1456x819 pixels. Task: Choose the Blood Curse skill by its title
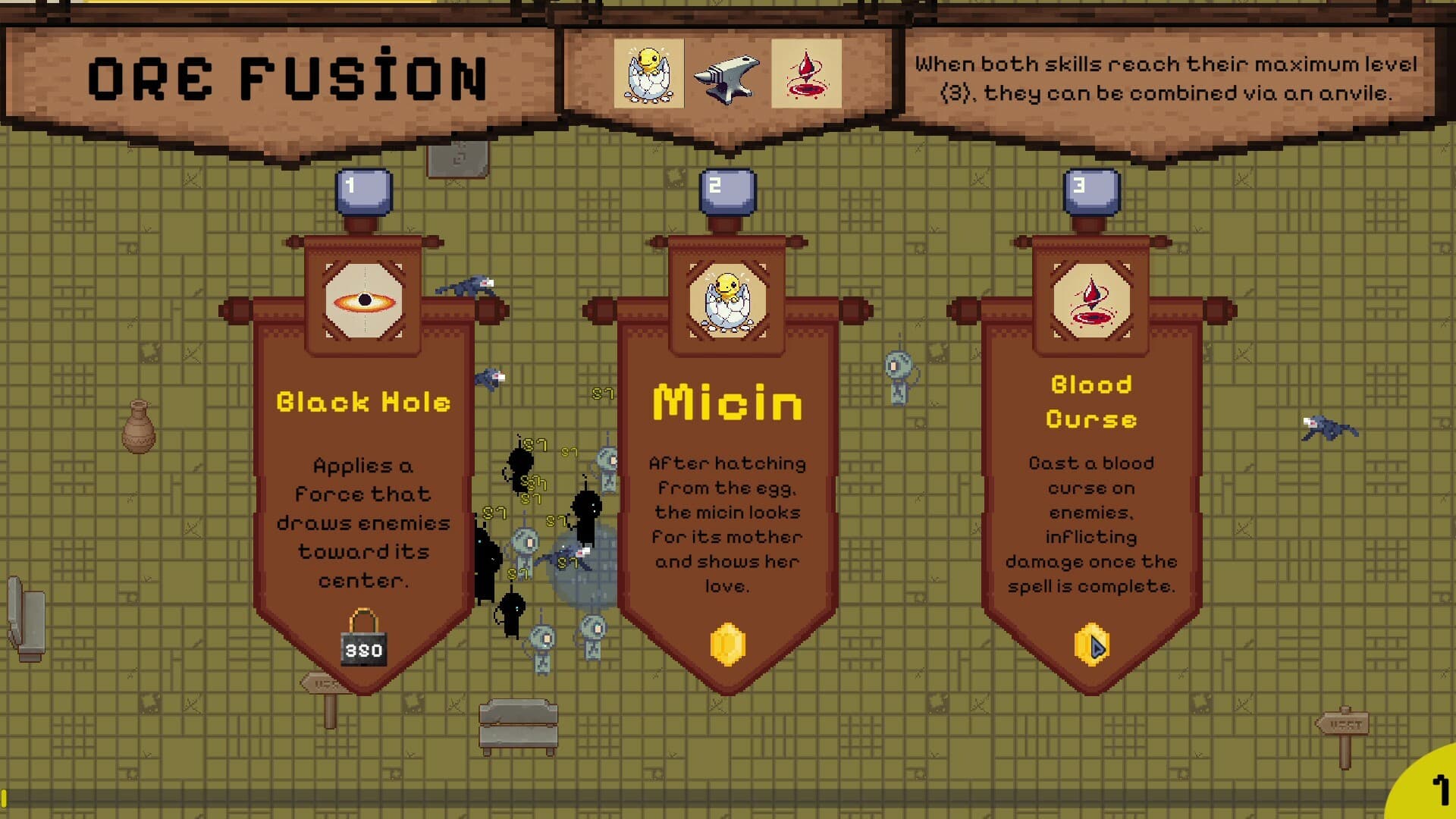tap(1092, 402)
